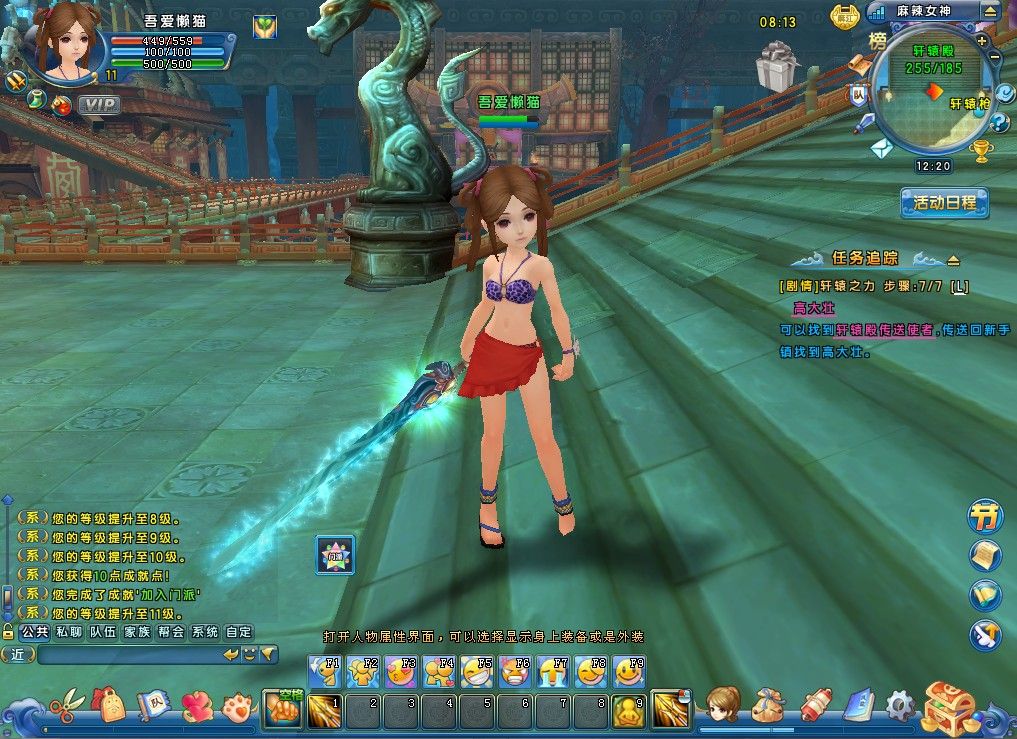Open the inventory bag icon
This screenshot has height=739, width=1017.
click(x=770, y=706)
